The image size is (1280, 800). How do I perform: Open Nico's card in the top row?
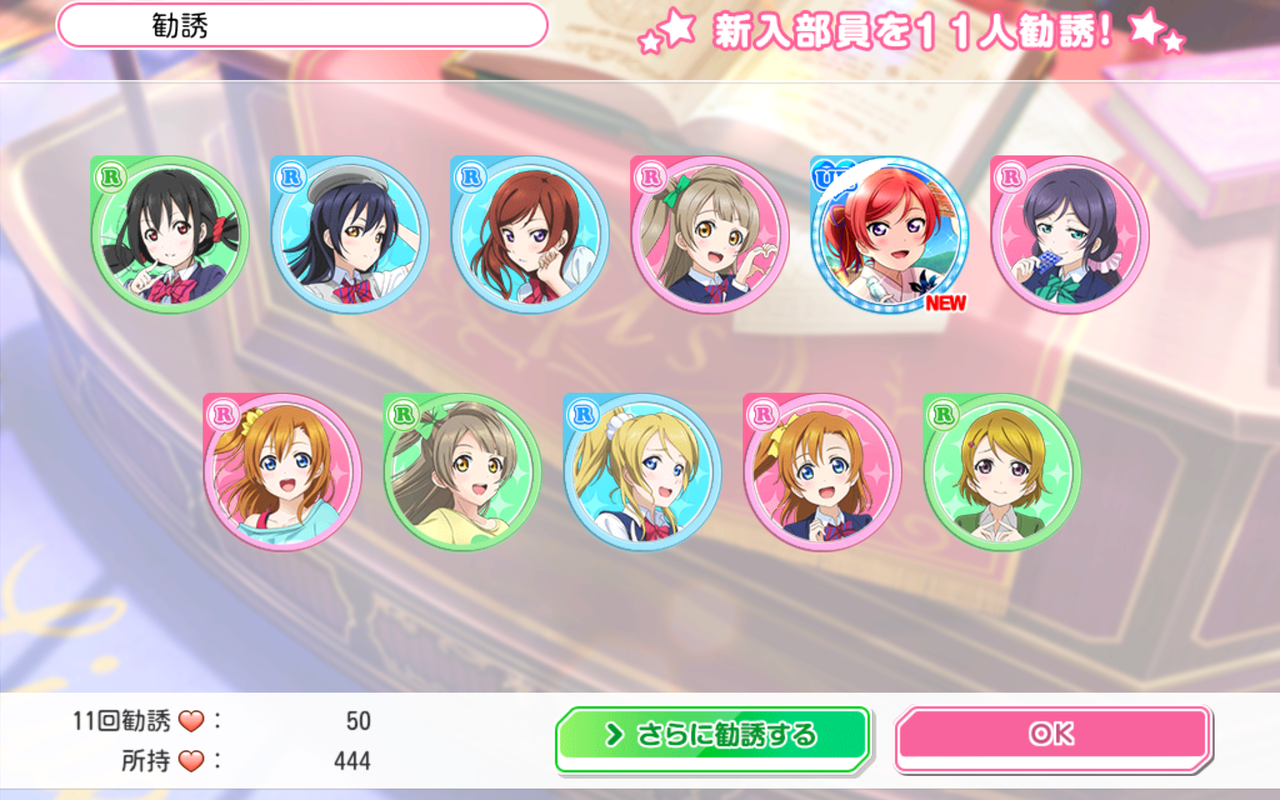click(172, 232)
